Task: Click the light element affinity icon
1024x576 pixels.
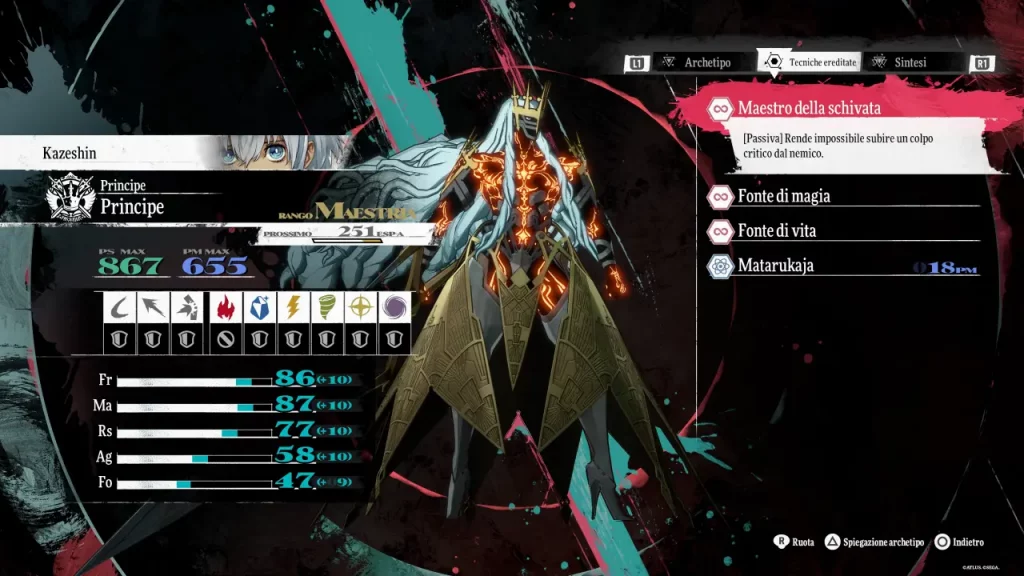Action: (361, 308)
